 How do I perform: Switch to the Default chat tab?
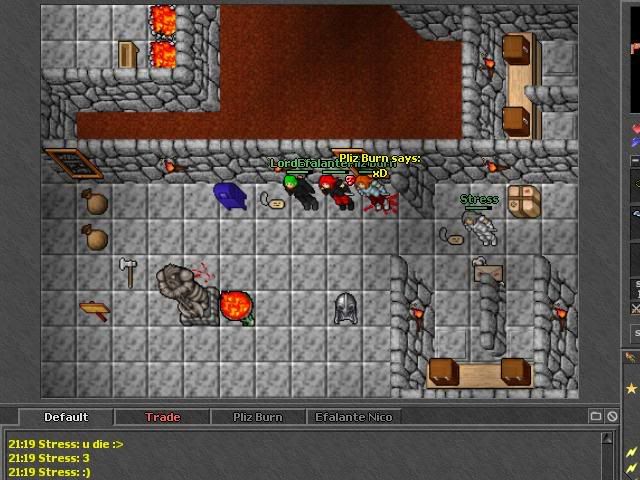[66, 417]
